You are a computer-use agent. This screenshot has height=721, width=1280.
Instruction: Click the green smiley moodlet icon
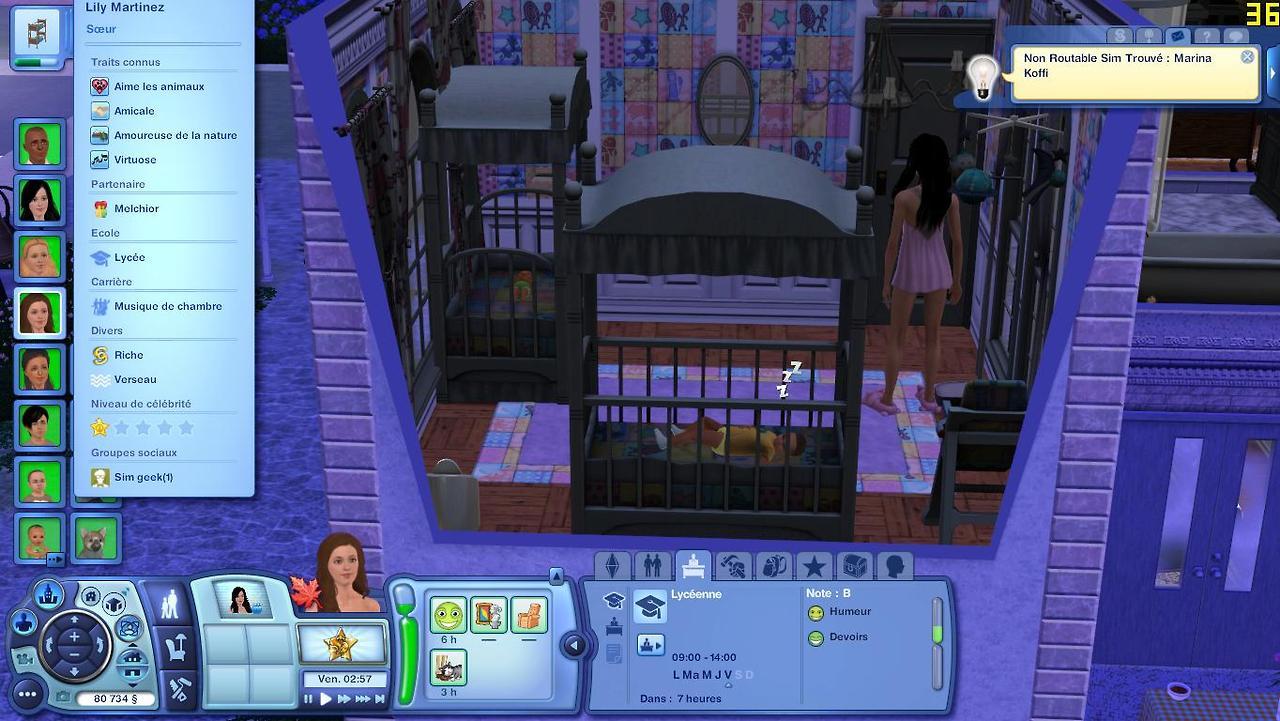point(448,614)
